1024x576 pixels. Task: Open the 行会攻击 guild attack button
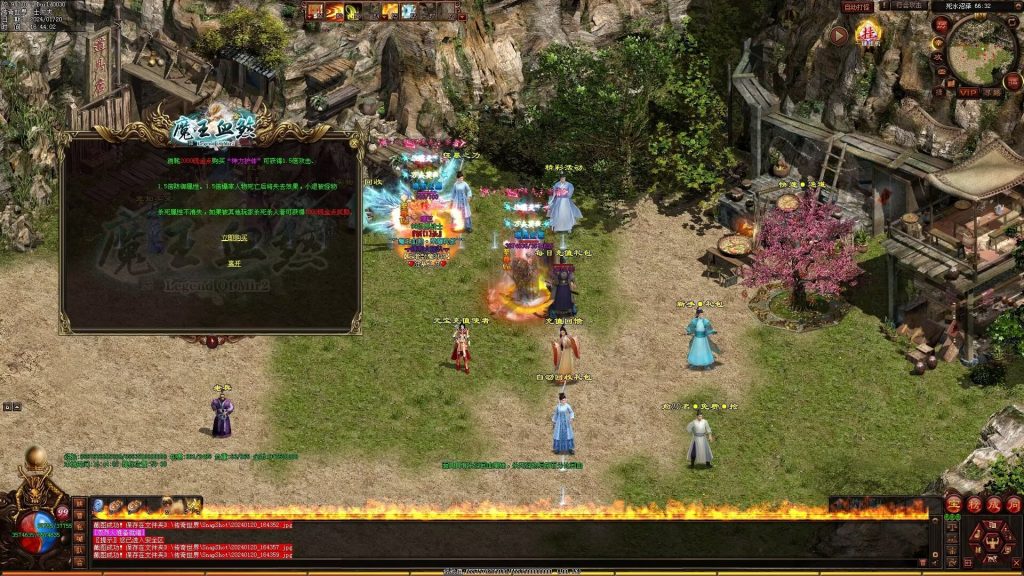point(908,7)
